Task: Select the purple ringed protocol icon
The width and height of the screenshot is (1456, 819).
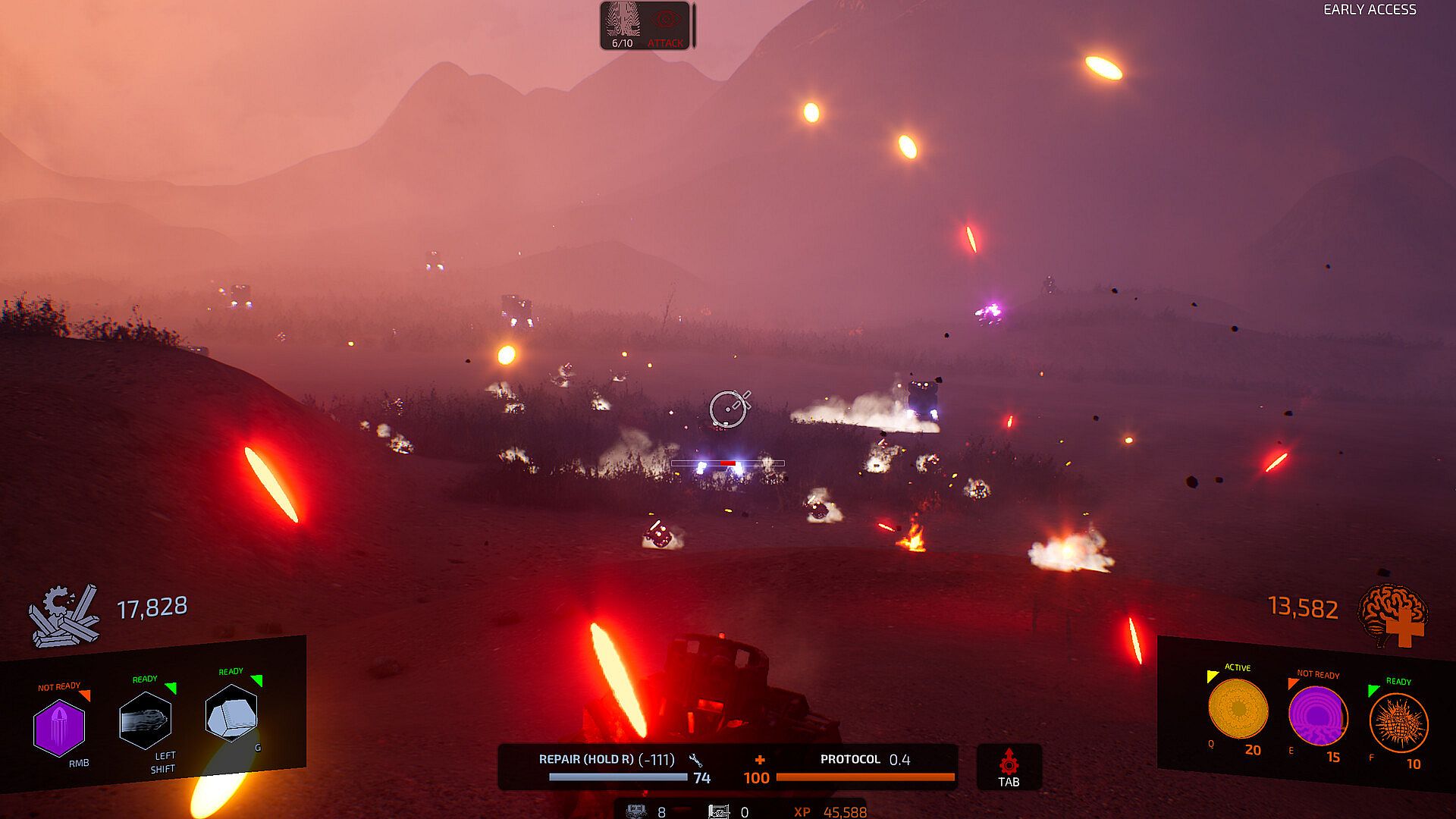Action: (1318, 717)
